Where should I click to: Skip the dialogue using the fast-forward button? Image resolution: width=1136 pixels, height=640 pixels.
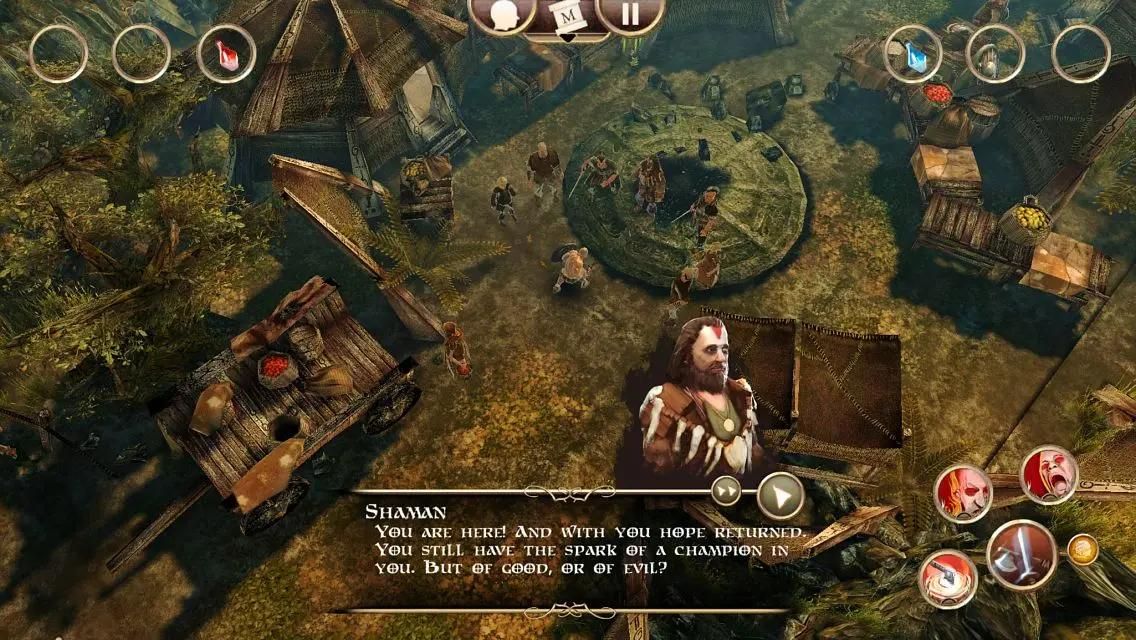pos(726,491)
